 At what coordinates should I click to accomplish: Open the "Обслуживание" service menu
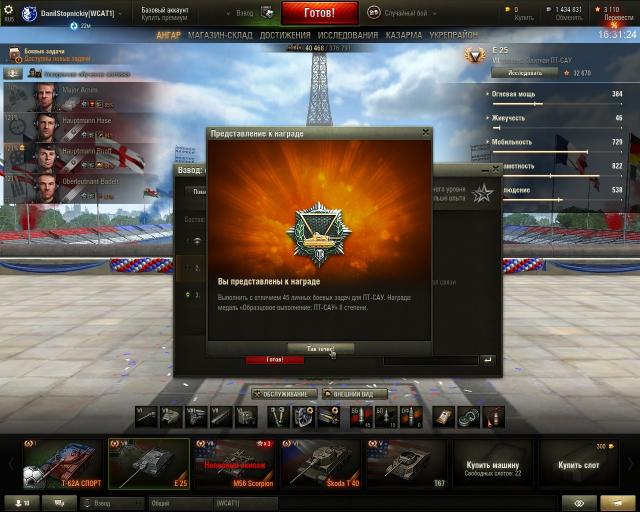click(x=284, y=394)
